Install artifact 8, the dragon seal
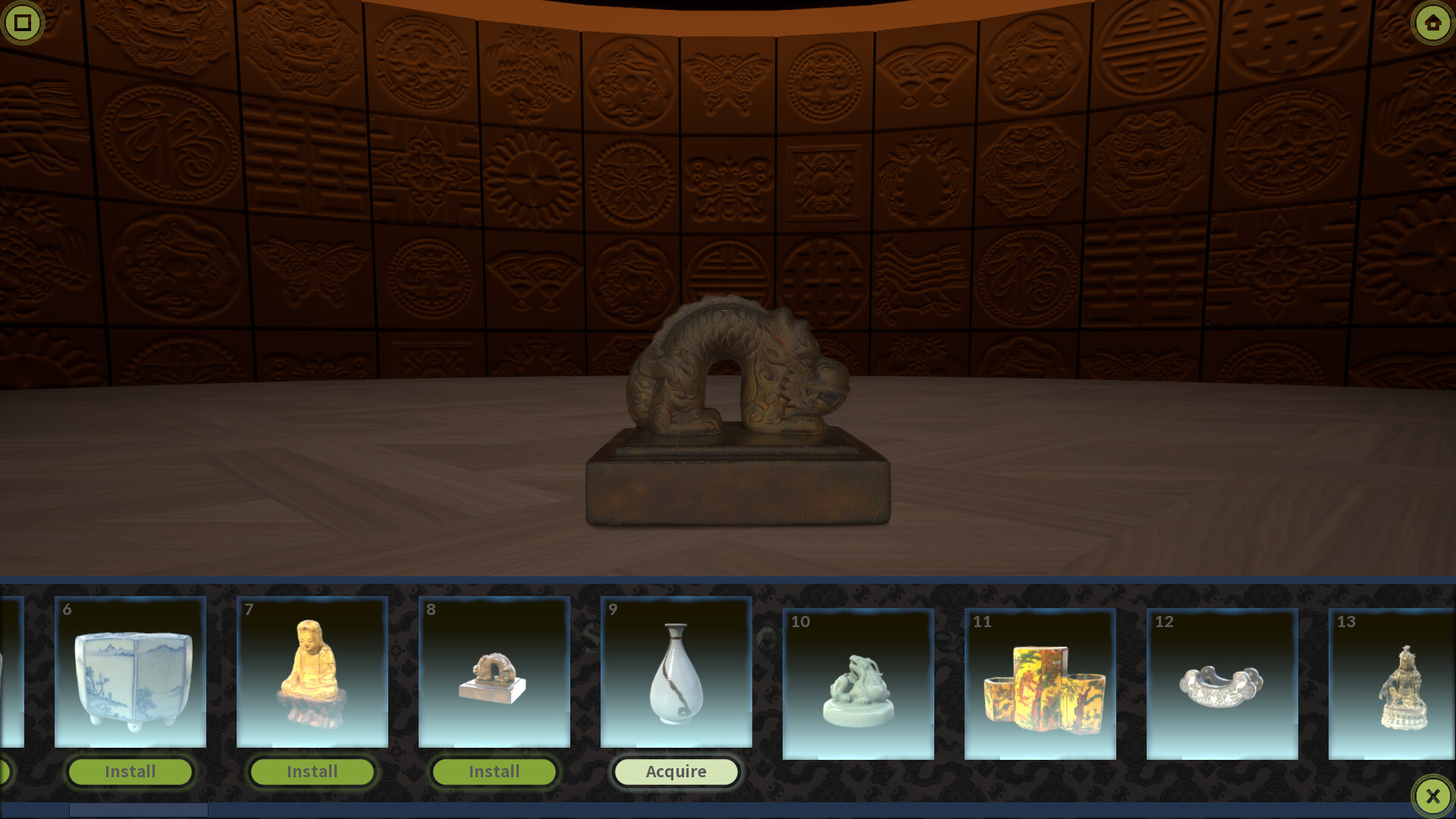Viewport: 1456px width, 819px height. [493, 771]
